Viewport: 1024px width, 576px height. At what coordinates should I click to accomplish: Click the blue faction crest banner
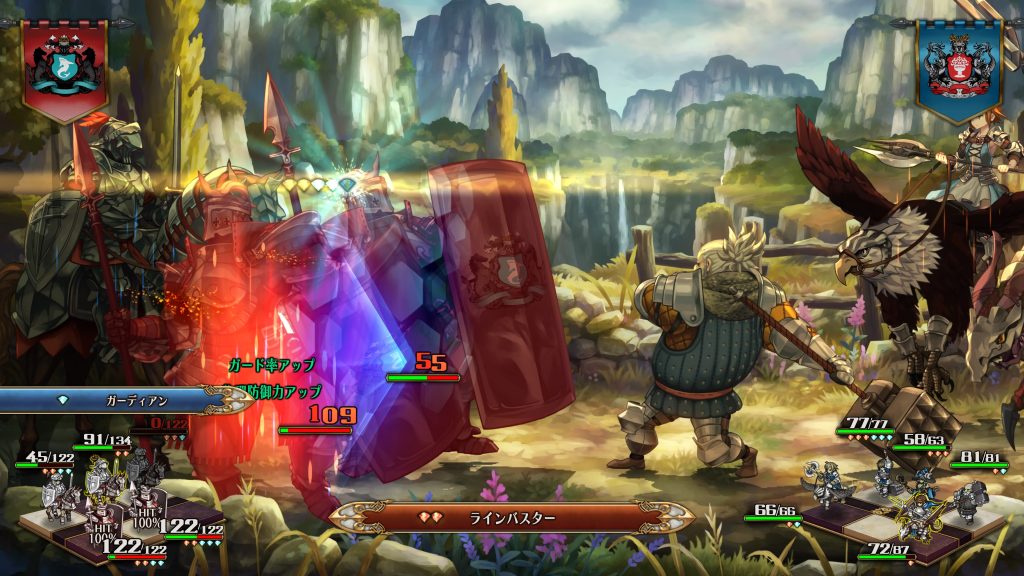958,67
